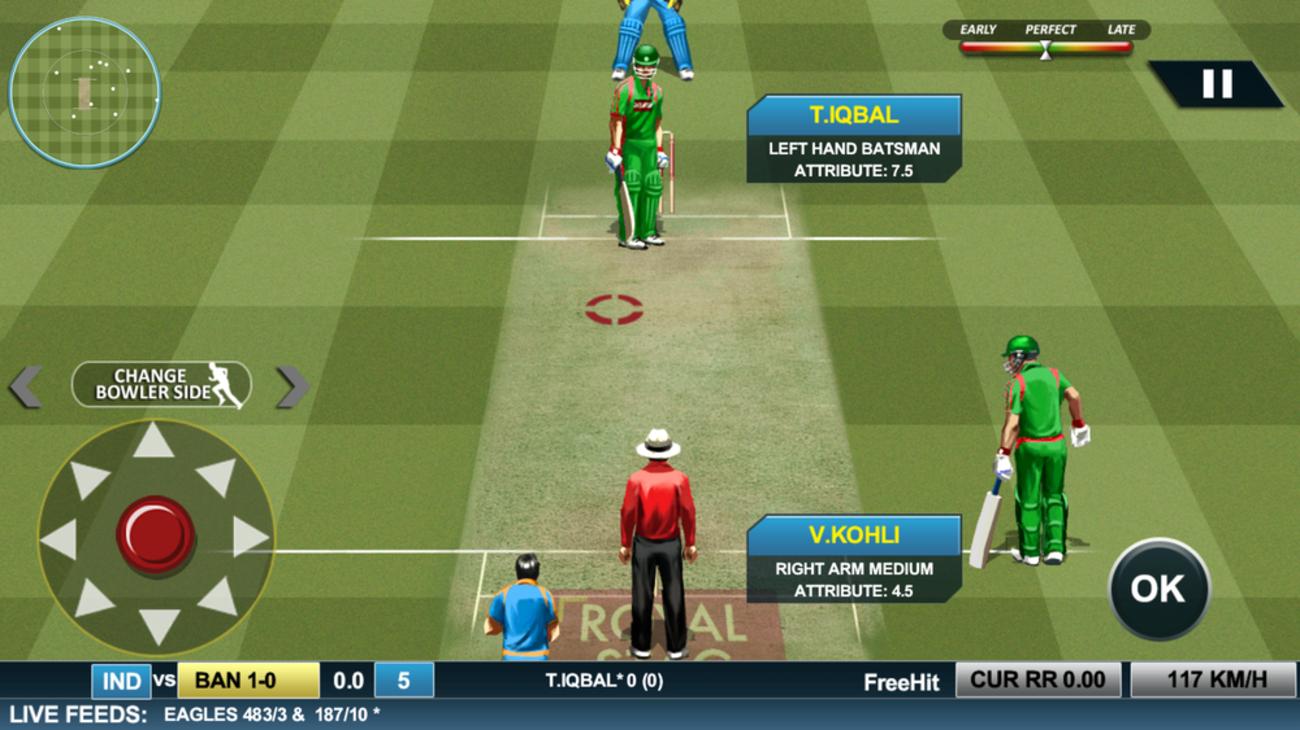This screenshot has width=1300, height=730.
Task: Open the field view minimap
Action: [85, 90]
